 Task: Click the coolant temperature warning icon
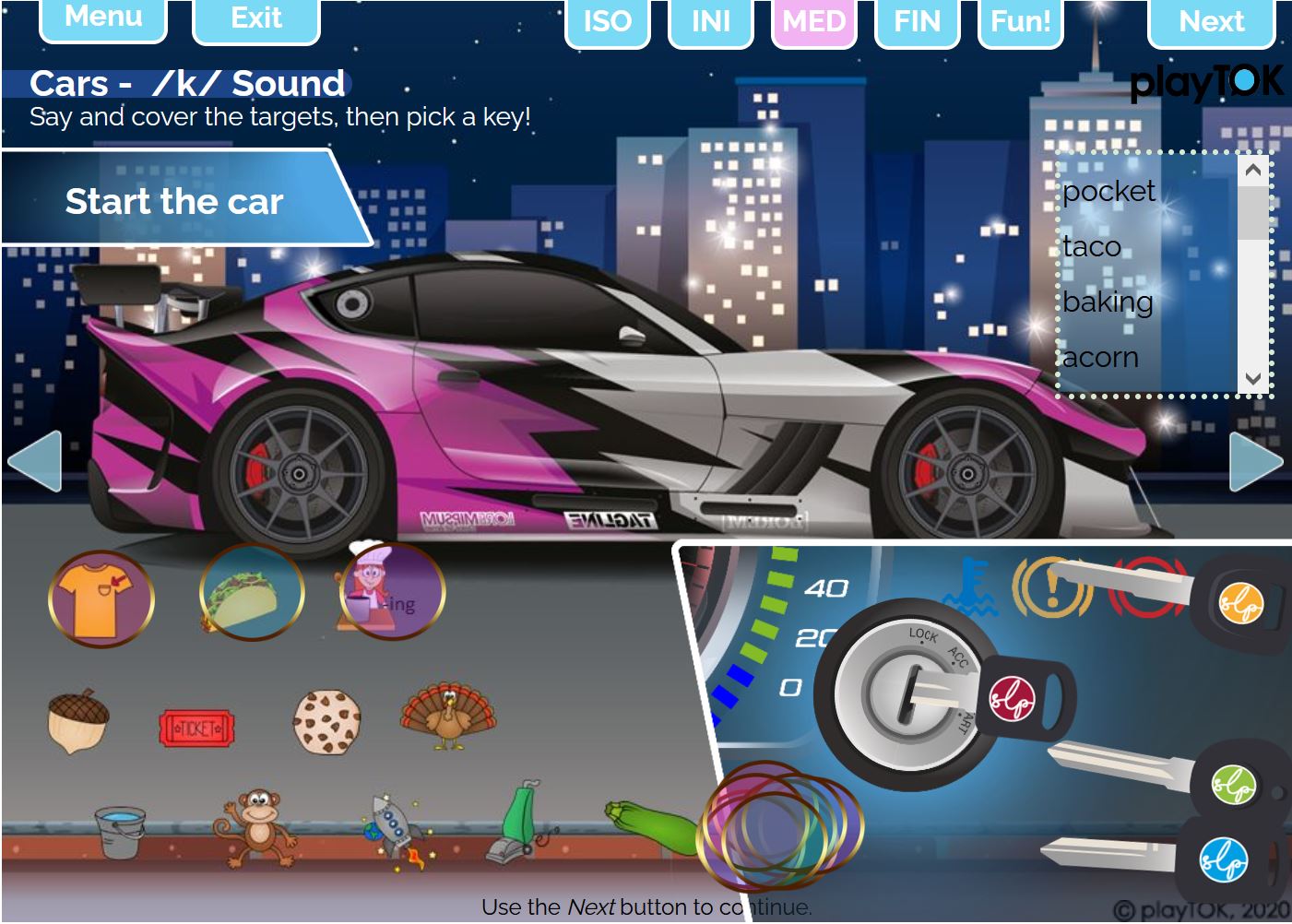969,582
